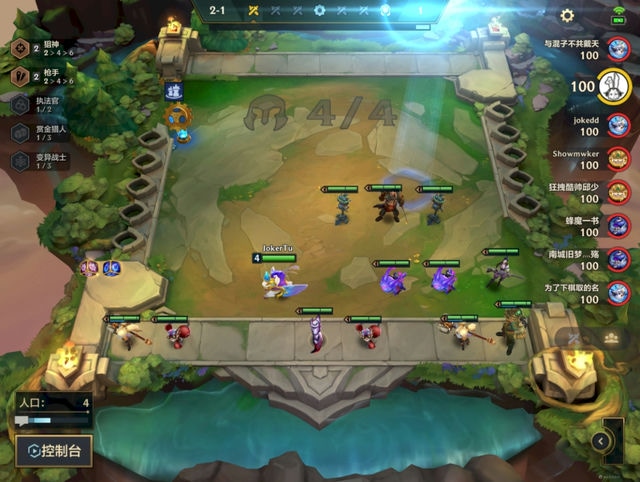View player 为了下棋取的名's board

618,294
